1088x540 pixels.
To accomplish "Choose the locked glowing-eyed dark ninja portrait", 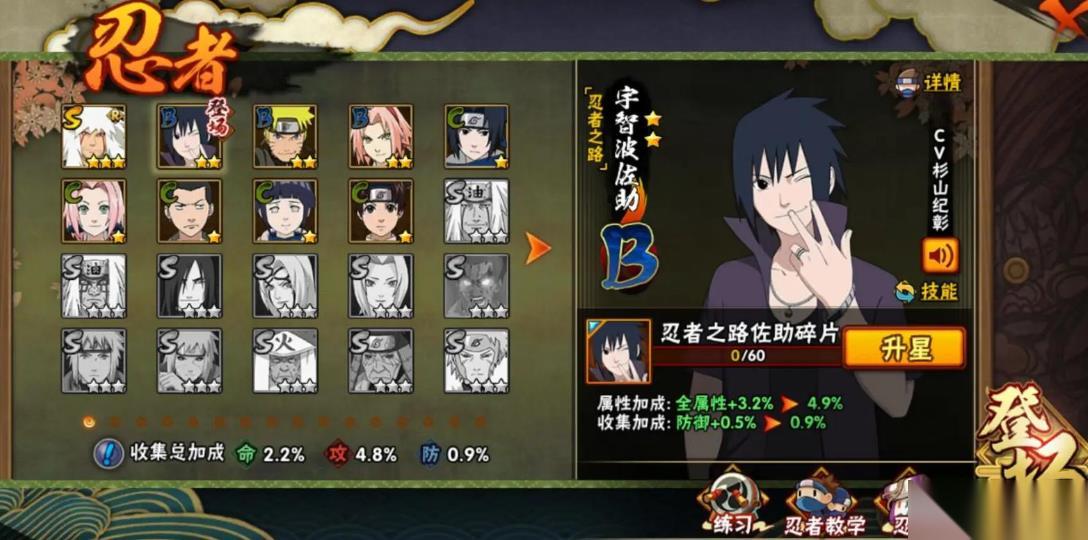I will [x=476, y=286].
